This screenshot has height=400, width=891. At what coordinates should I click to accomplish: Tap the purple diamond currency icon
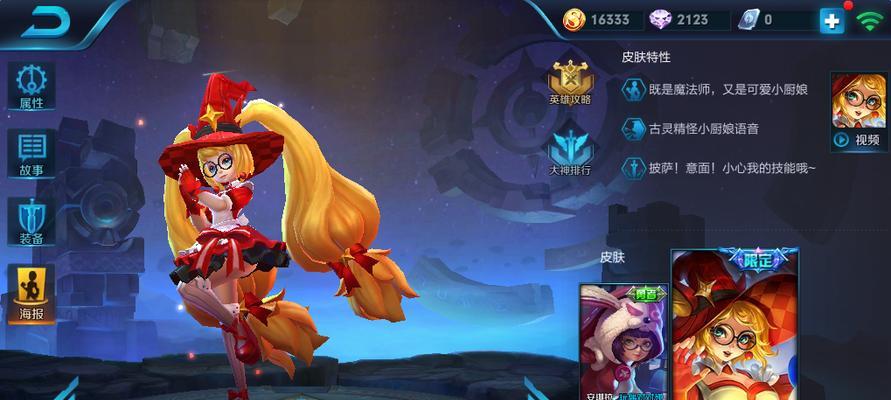(x=660, y=19)
